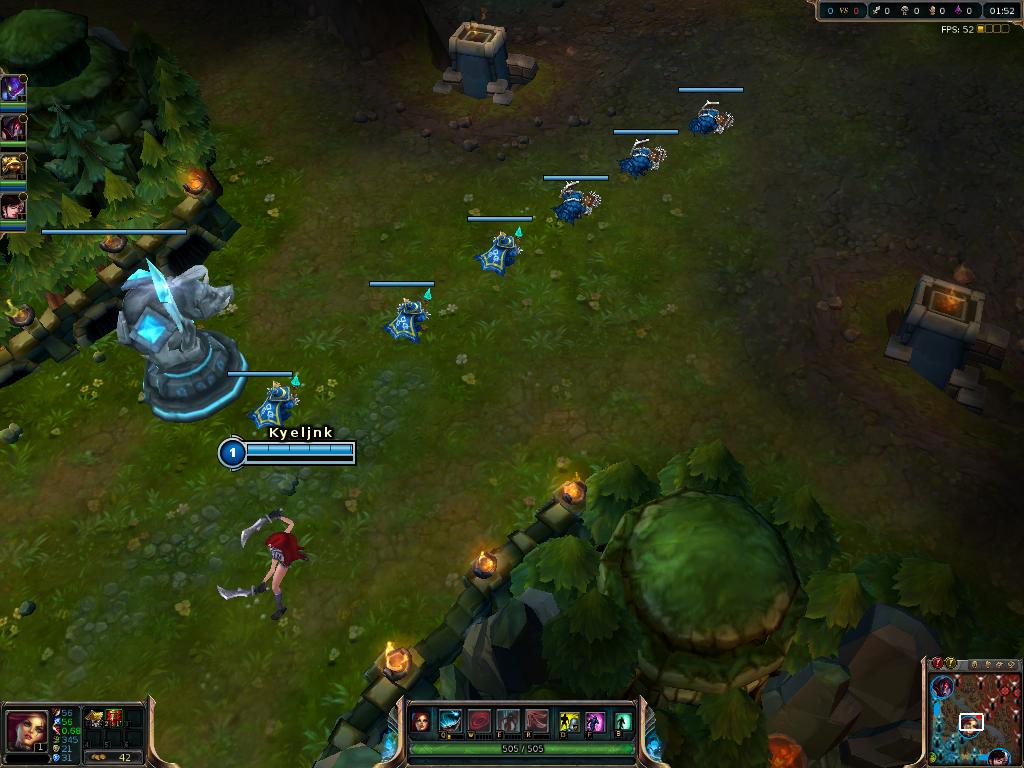Cast the yellow D summoner spell
1024x768 pixels.
coord(568,721)
